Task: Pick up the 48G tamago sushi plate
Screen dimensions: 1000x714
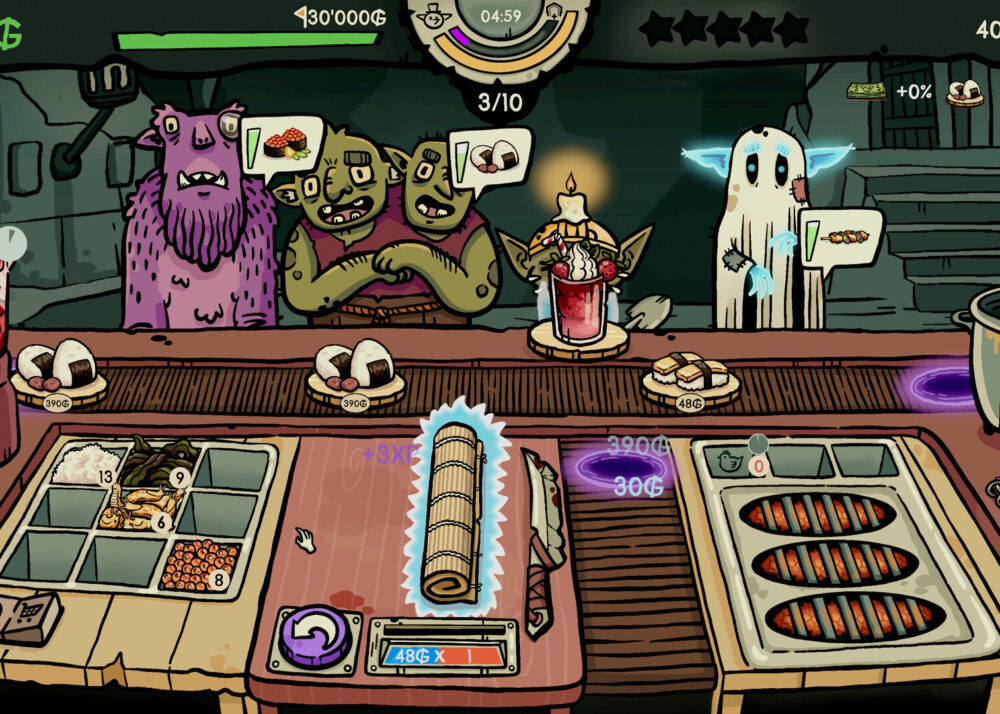Action: pos(690,379)
